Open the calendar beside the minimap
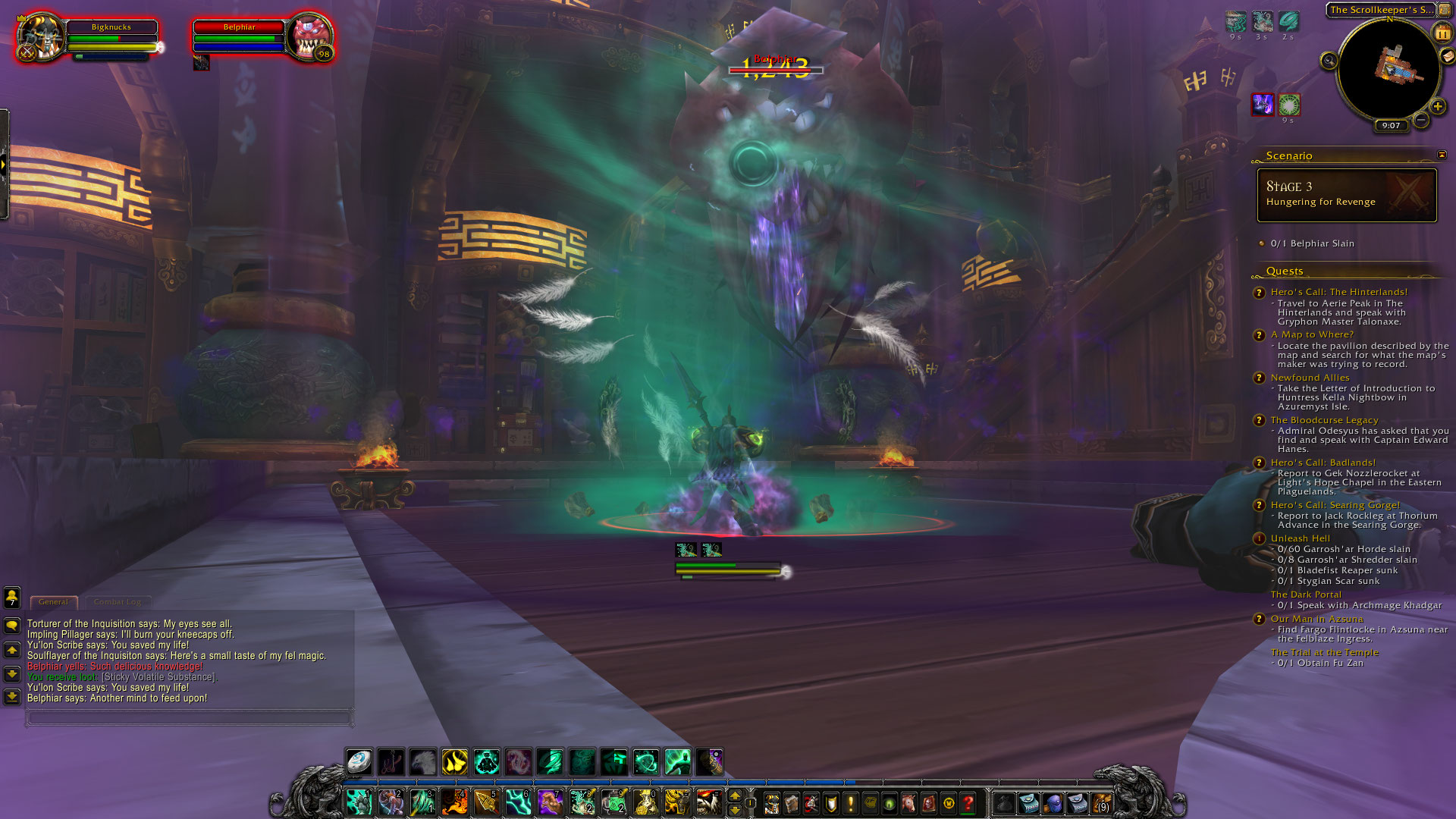 tap(1442, 33)
